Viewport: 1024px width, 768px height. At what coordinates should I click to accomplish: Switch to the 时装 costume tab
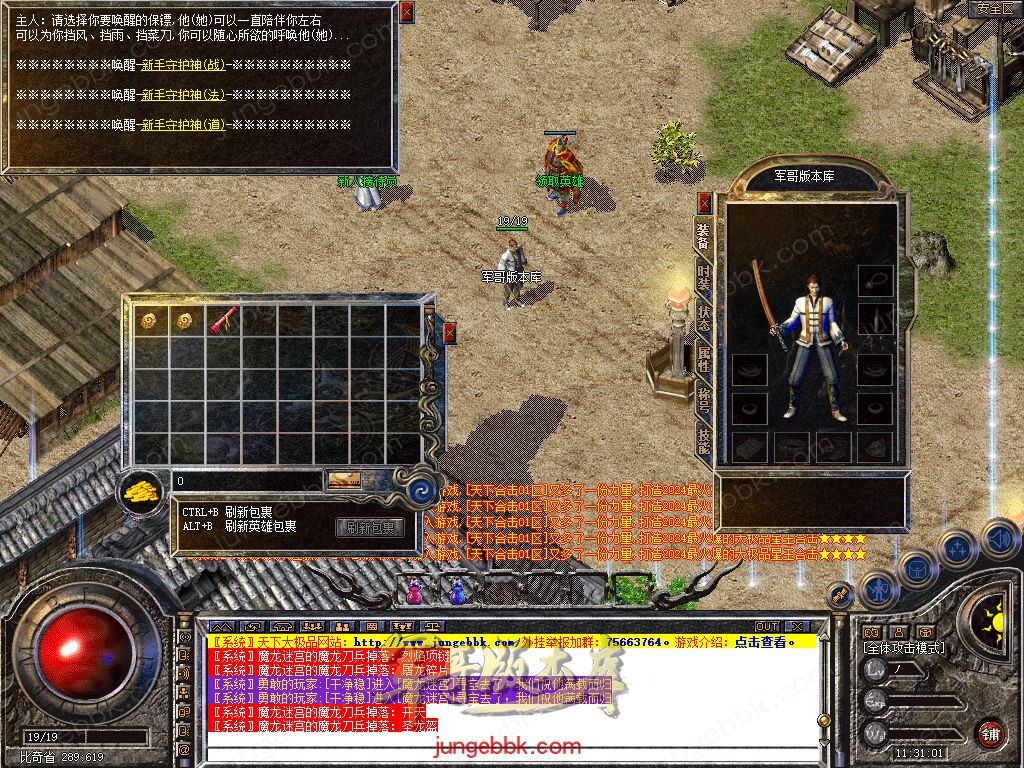coord(704,275)
